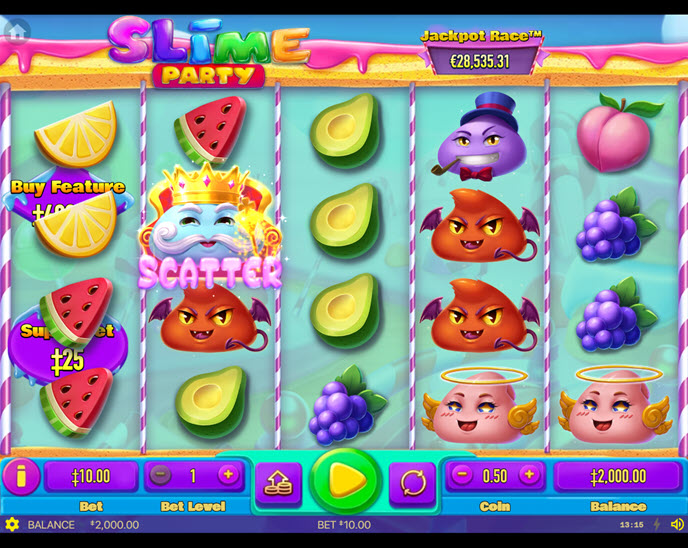Viewport: 688px width, 548px height.
Task: Decrease the bet level
Action: click(161, 476)
